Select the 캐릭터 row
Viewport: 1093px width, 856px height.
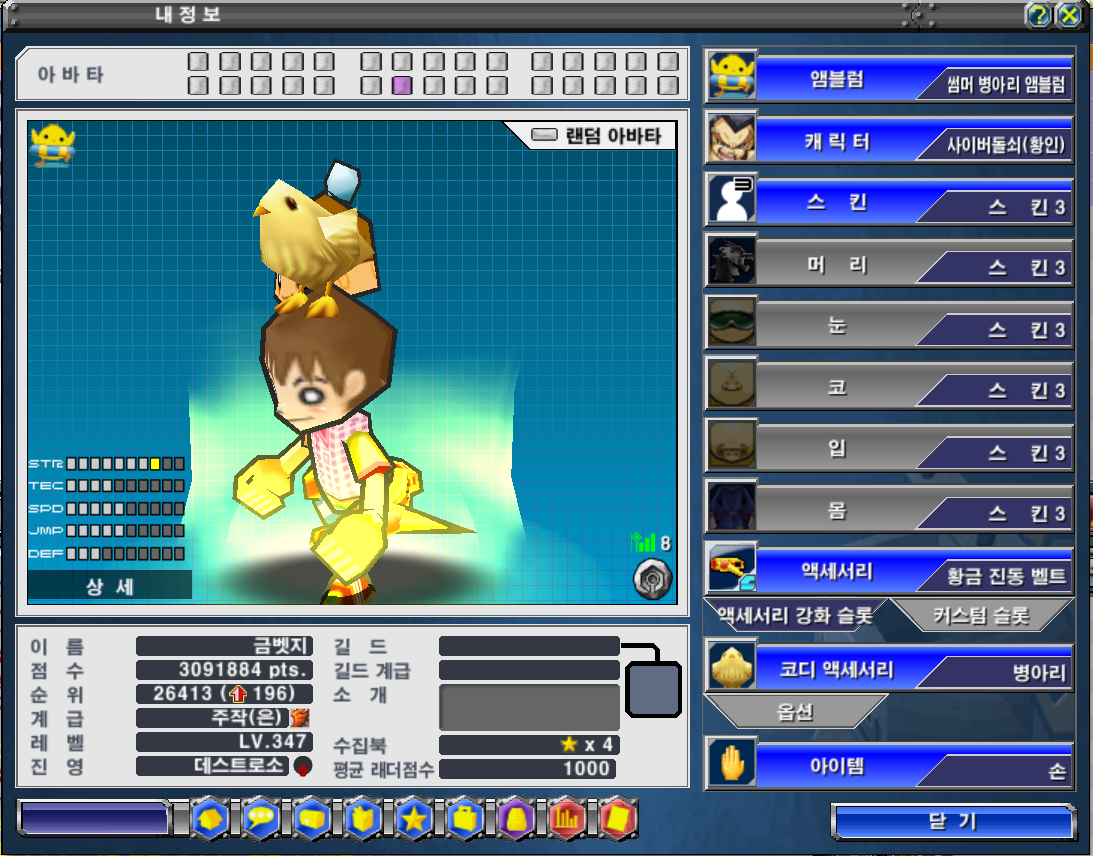click(x=888, y=140)
